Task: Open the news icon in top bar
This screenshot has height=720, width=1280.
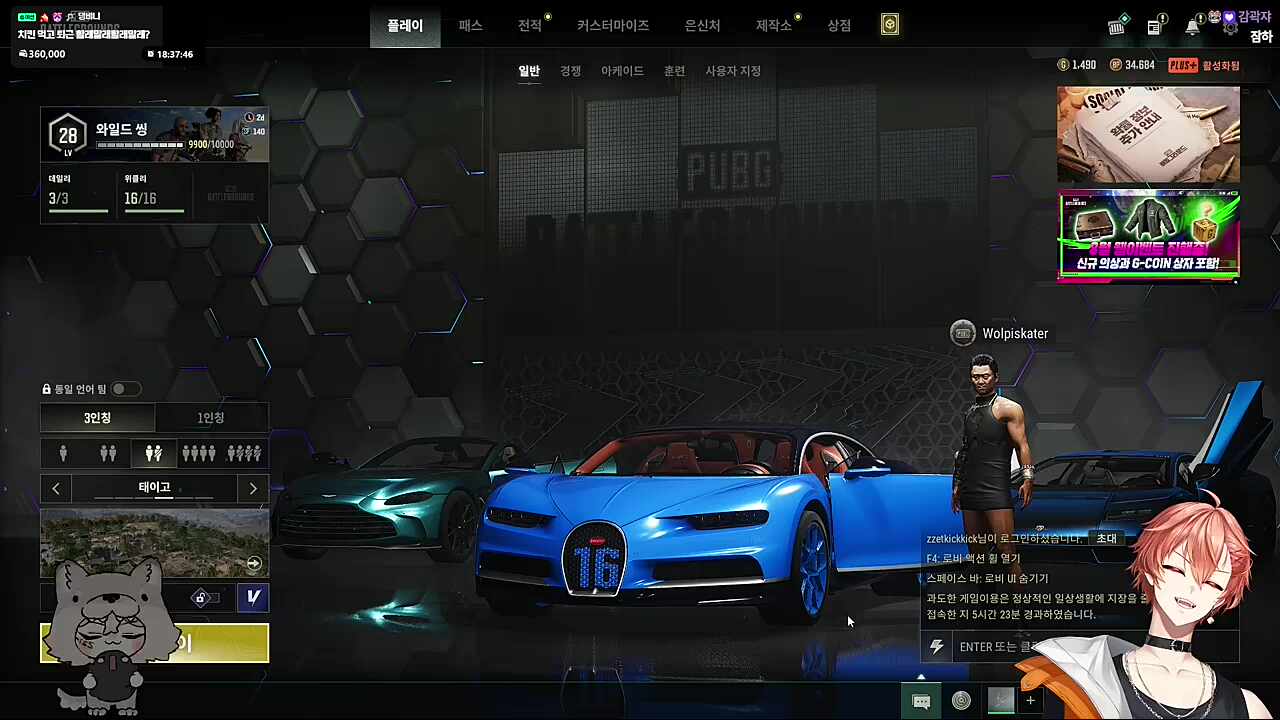Action: pos(1155,27)
